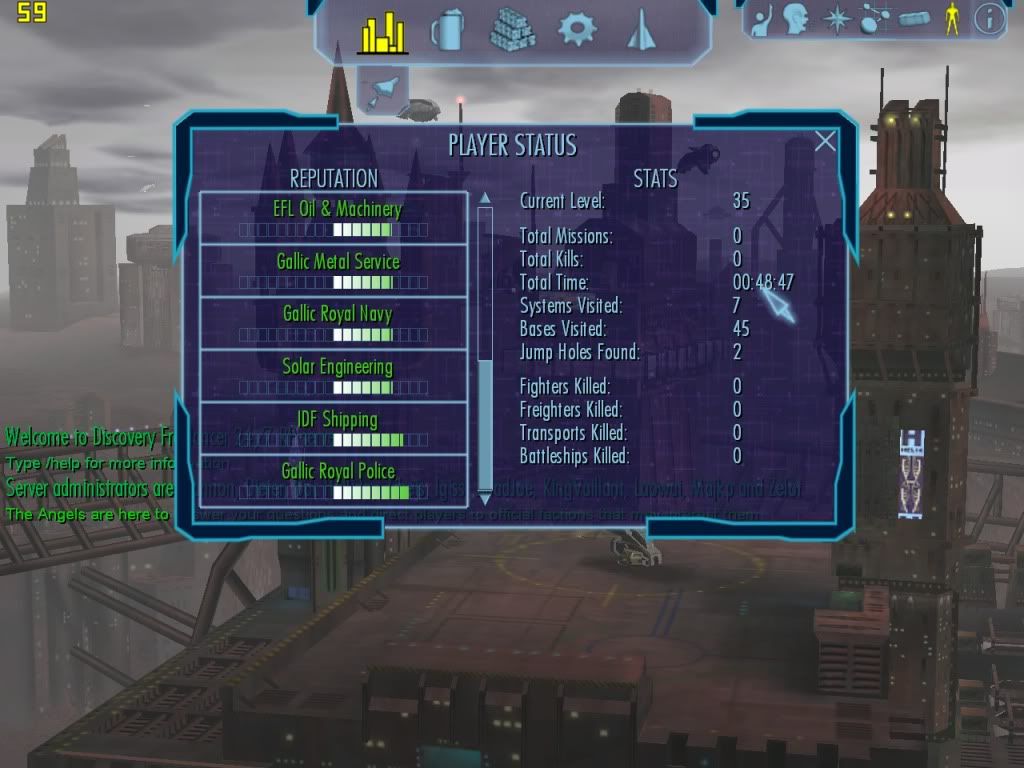This screenshot has height=768, width=1024.
Task: Go to the yellow city skyline icon
Action: click(381, 32)
